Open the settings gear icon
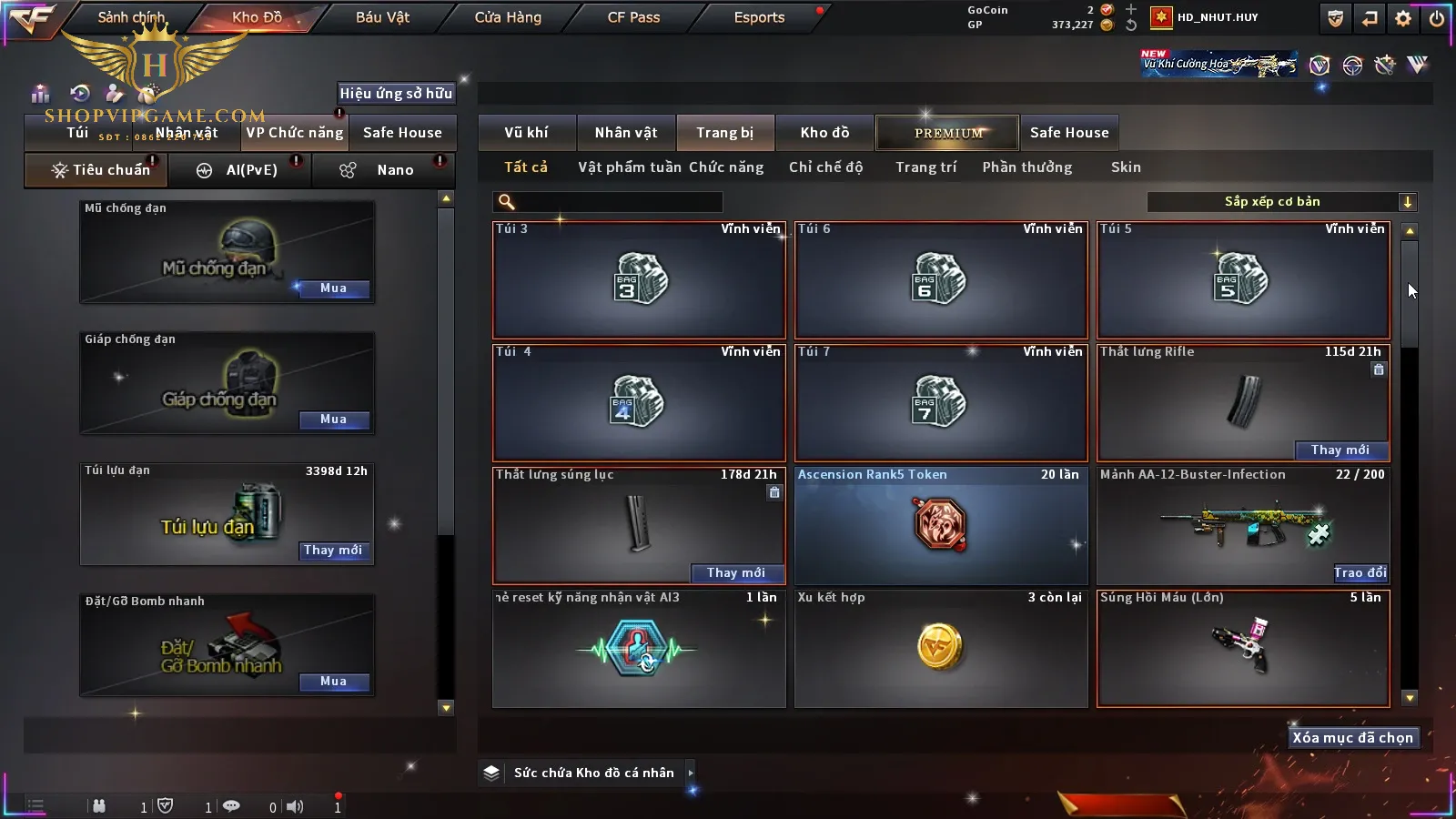 [1403, 18]
